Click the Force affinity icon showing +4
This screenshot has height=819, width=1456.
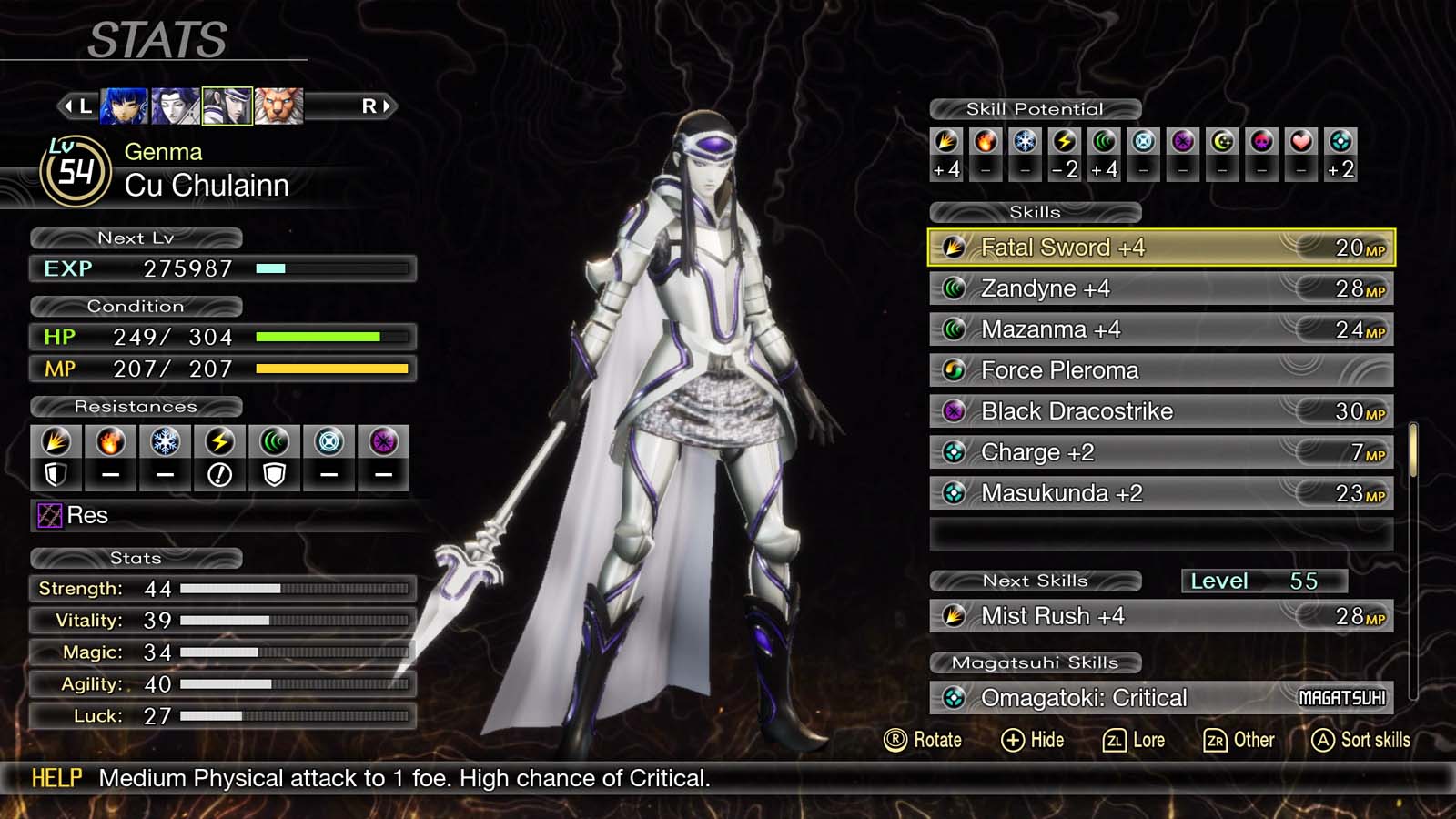(1103, 142)
